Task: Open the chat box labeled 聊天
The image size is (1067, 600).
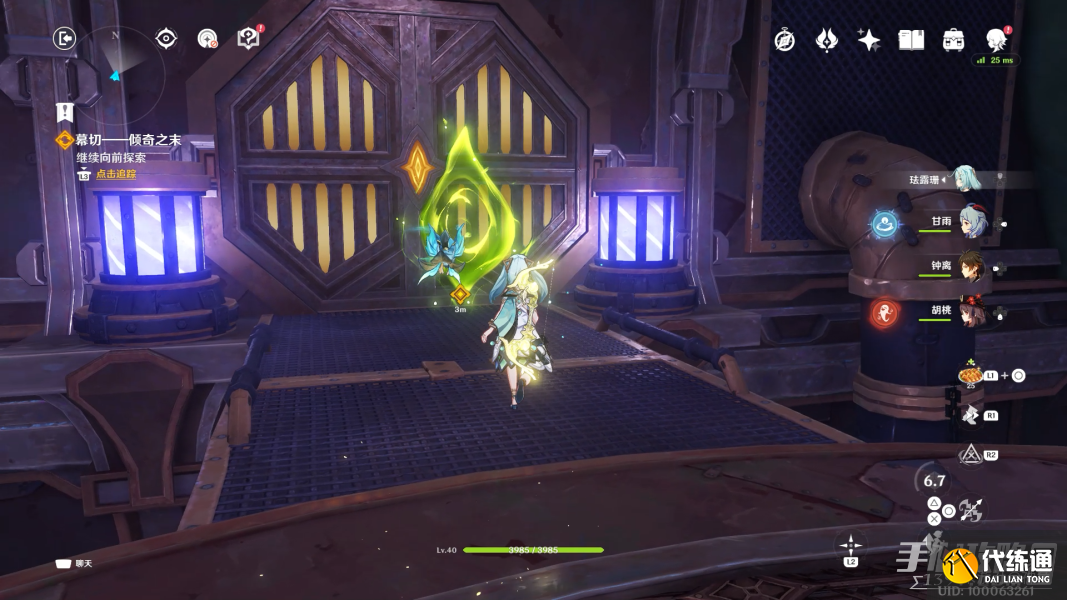Action: 77,564
